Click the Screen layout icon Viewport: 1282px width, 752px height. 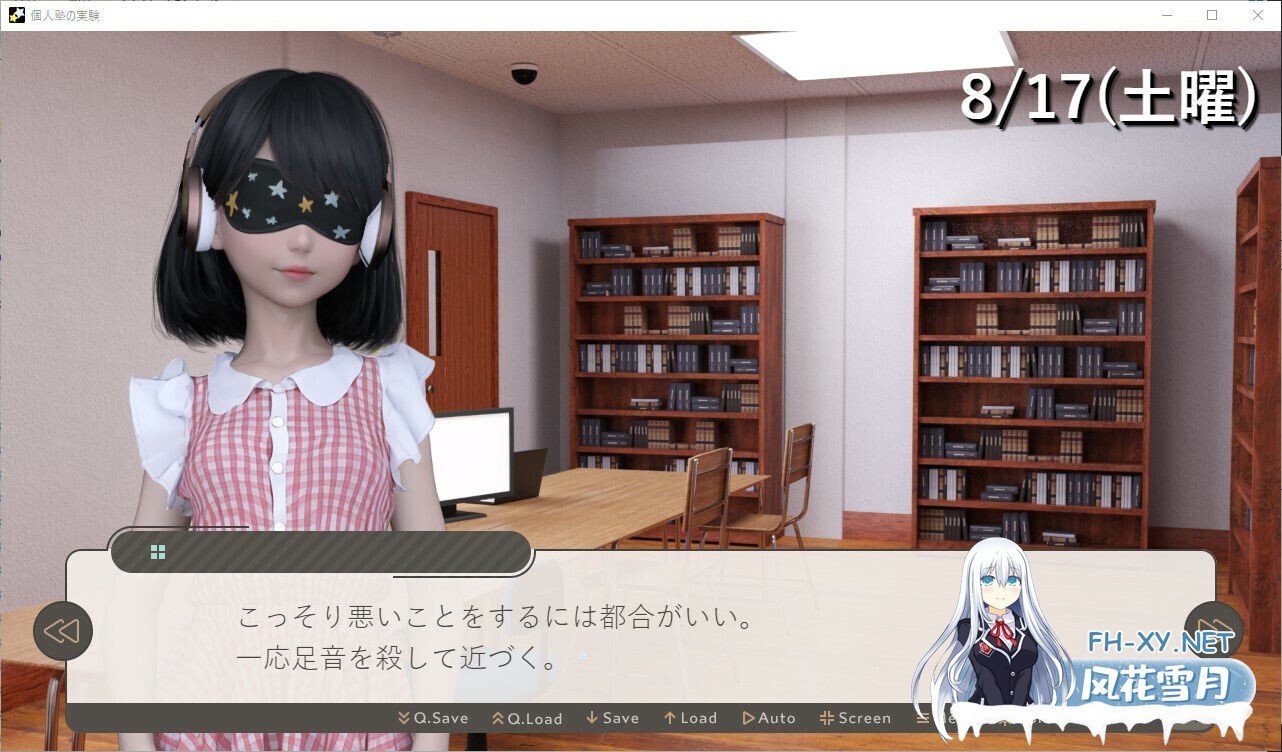pyautogui.click(x=827, y=718)
